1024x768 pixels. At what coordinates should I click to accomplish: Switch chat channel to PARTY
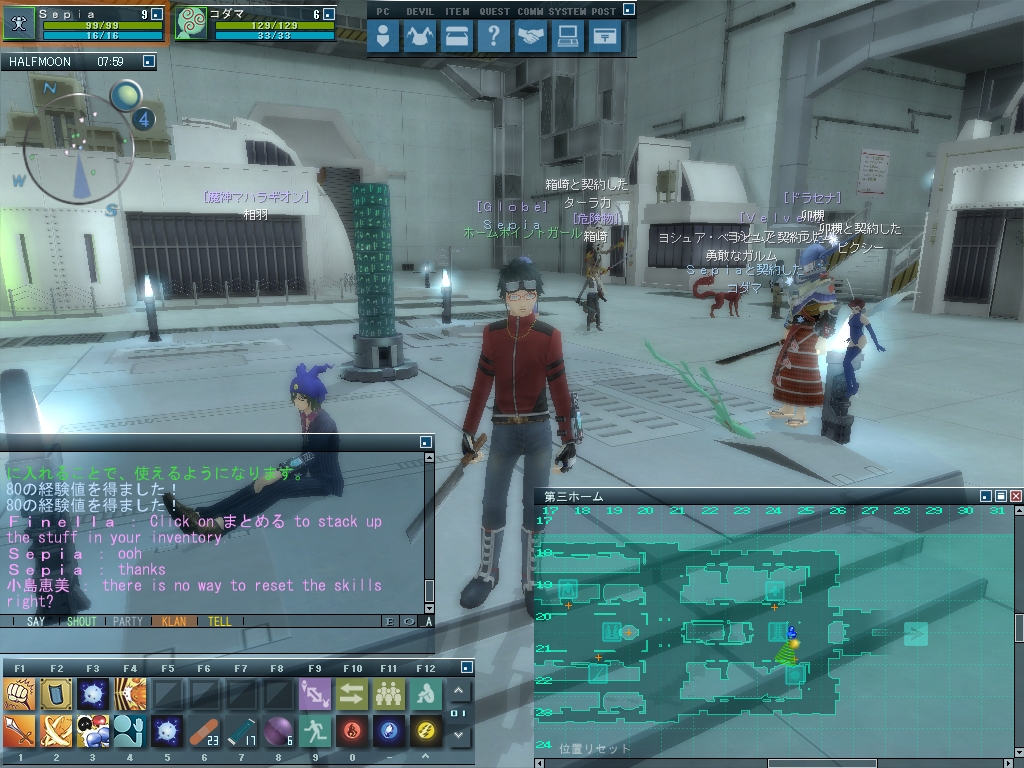[128, 621]
